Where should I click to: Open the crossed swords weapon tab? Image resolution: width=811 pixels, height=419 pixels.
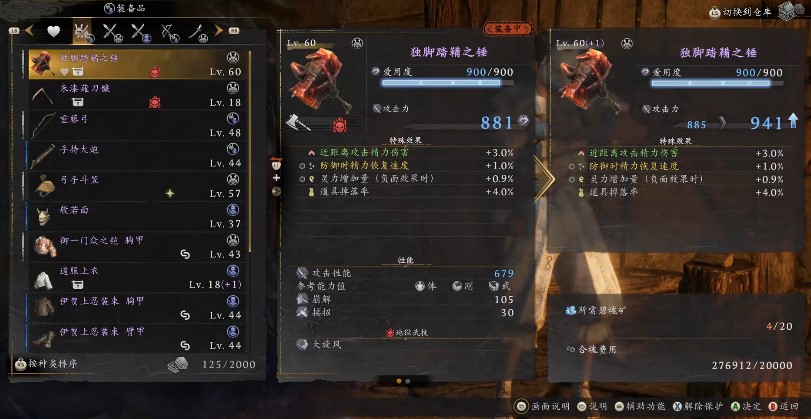point(111,31)
